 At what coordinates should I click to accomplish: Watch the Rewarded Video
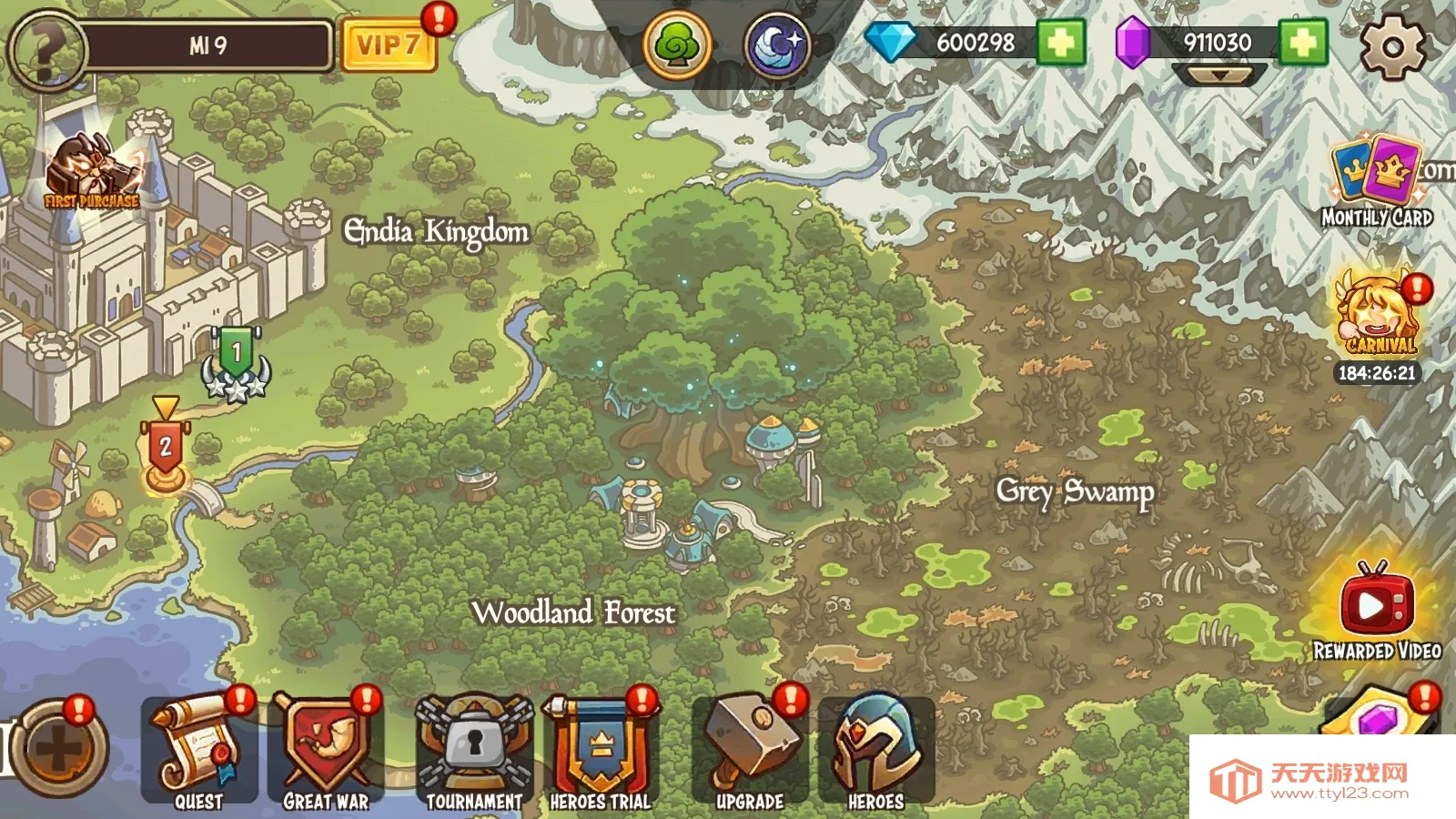[x=1377, y=605]
